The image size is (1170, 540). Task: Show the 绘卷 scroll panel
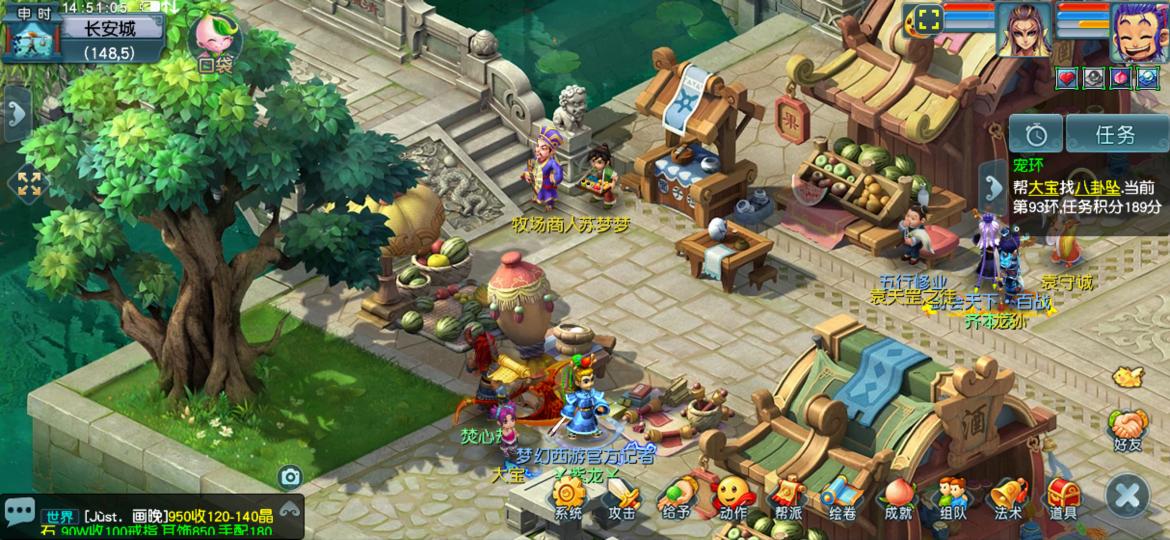842,495
